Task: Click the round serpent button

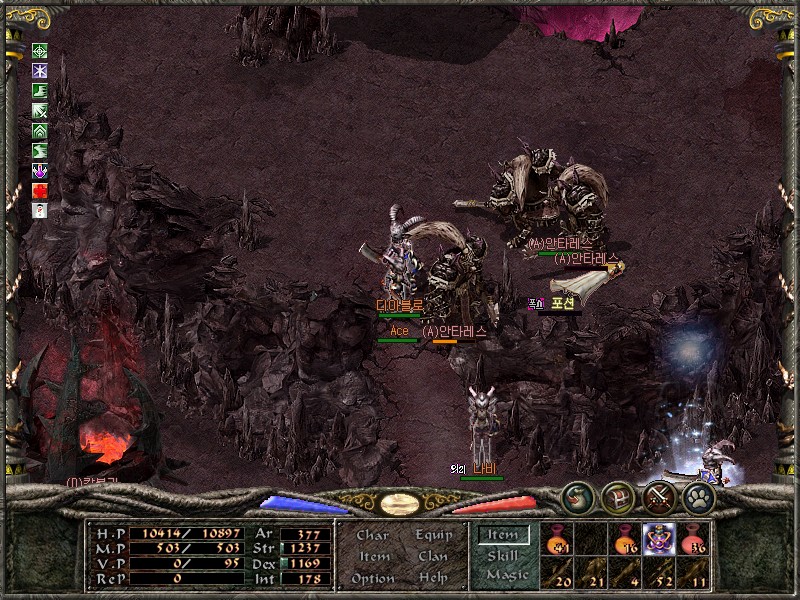Action: [x=577, y=497]
